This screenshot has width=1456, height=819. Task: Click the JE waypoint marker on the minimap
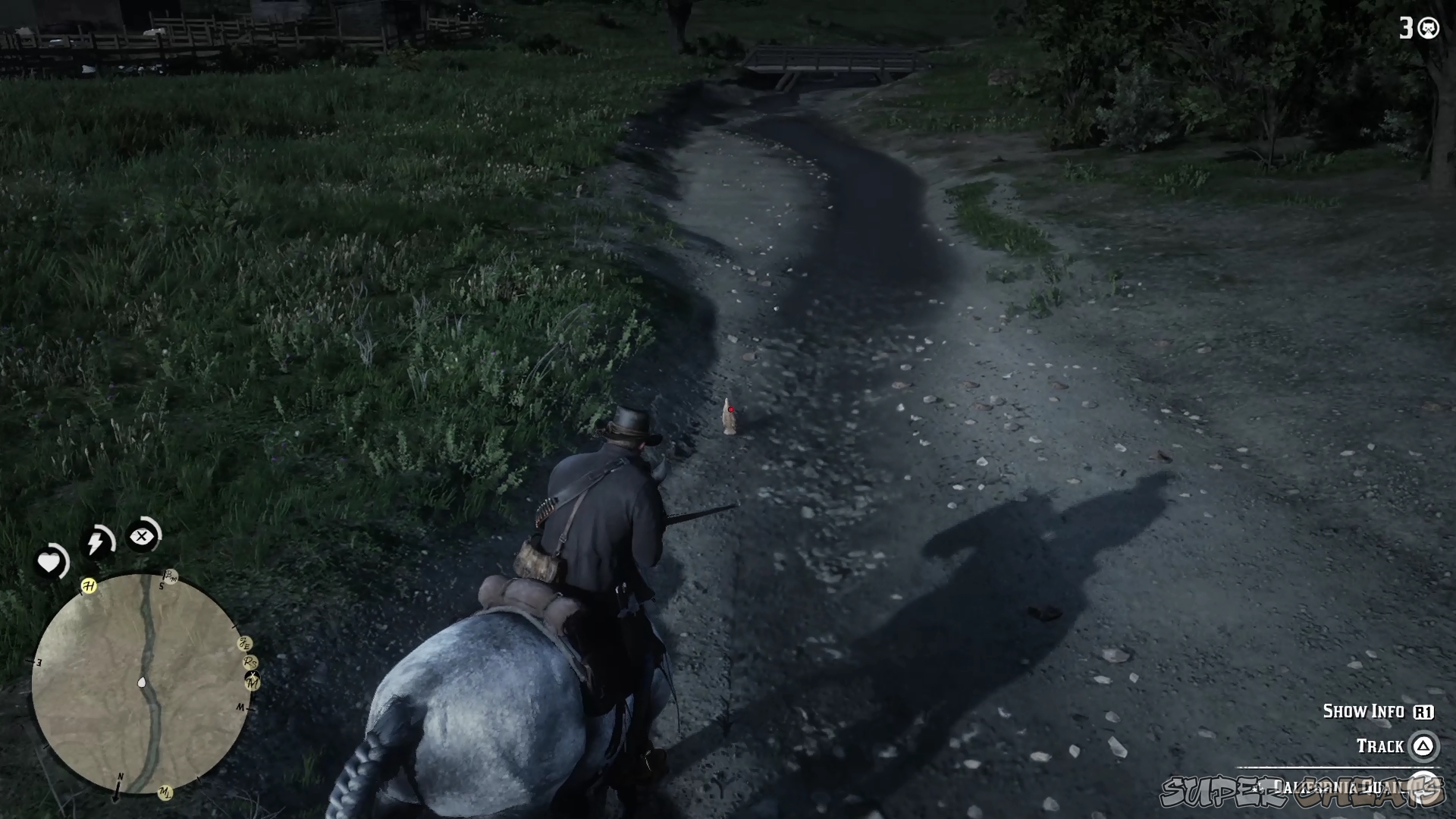[244, 643]
